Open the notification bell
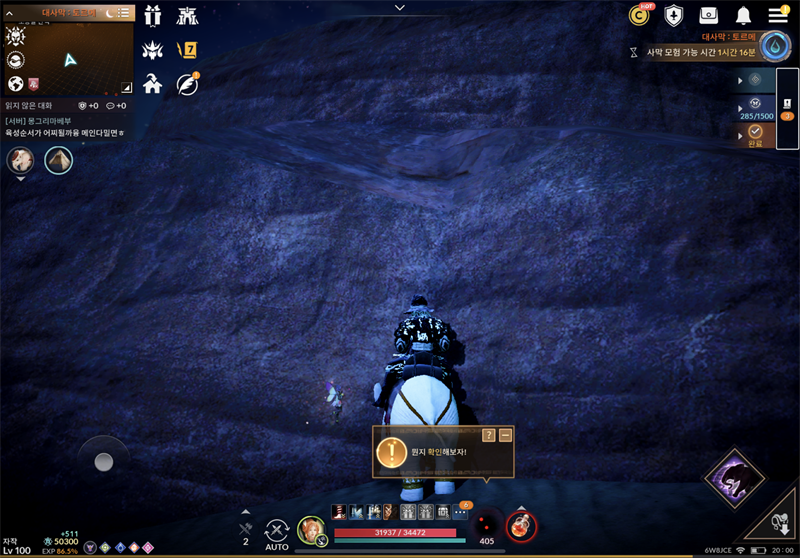 (744, 15)
